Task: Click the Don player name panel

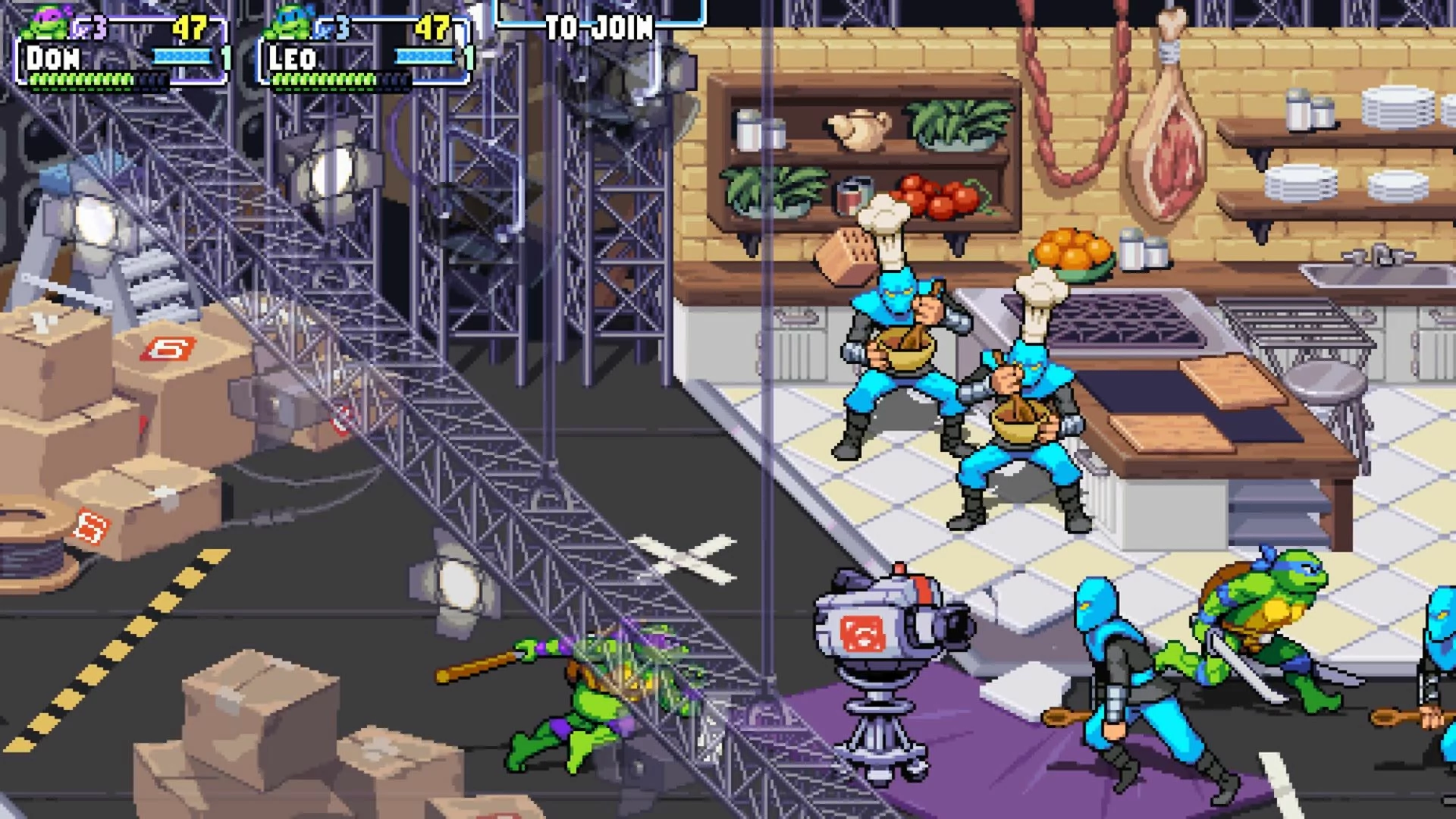Action: click(x=53, y=58)
